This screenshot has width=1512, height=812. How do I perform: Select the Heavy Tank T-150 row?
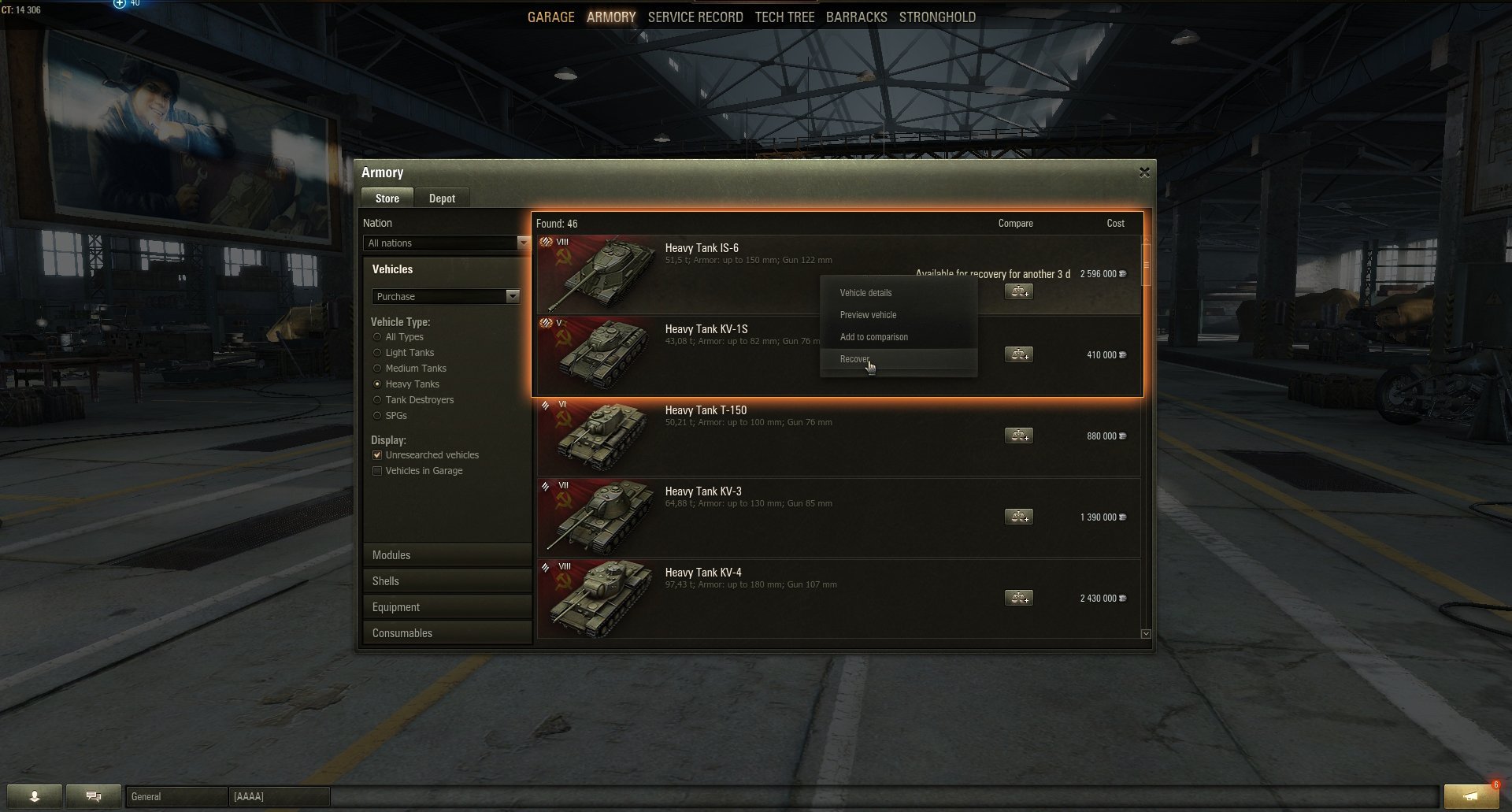(x=787, y=437)
